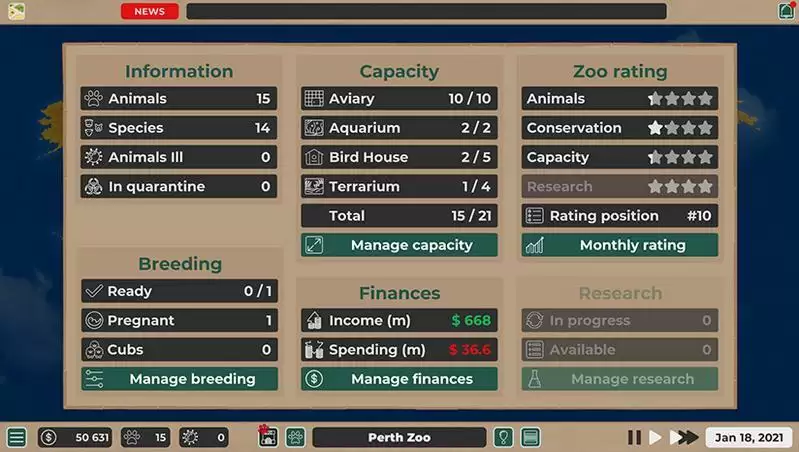This screenshot has width=799, height=452.
Task: Open the Manage capacity panel
Action: pos(399,245)
